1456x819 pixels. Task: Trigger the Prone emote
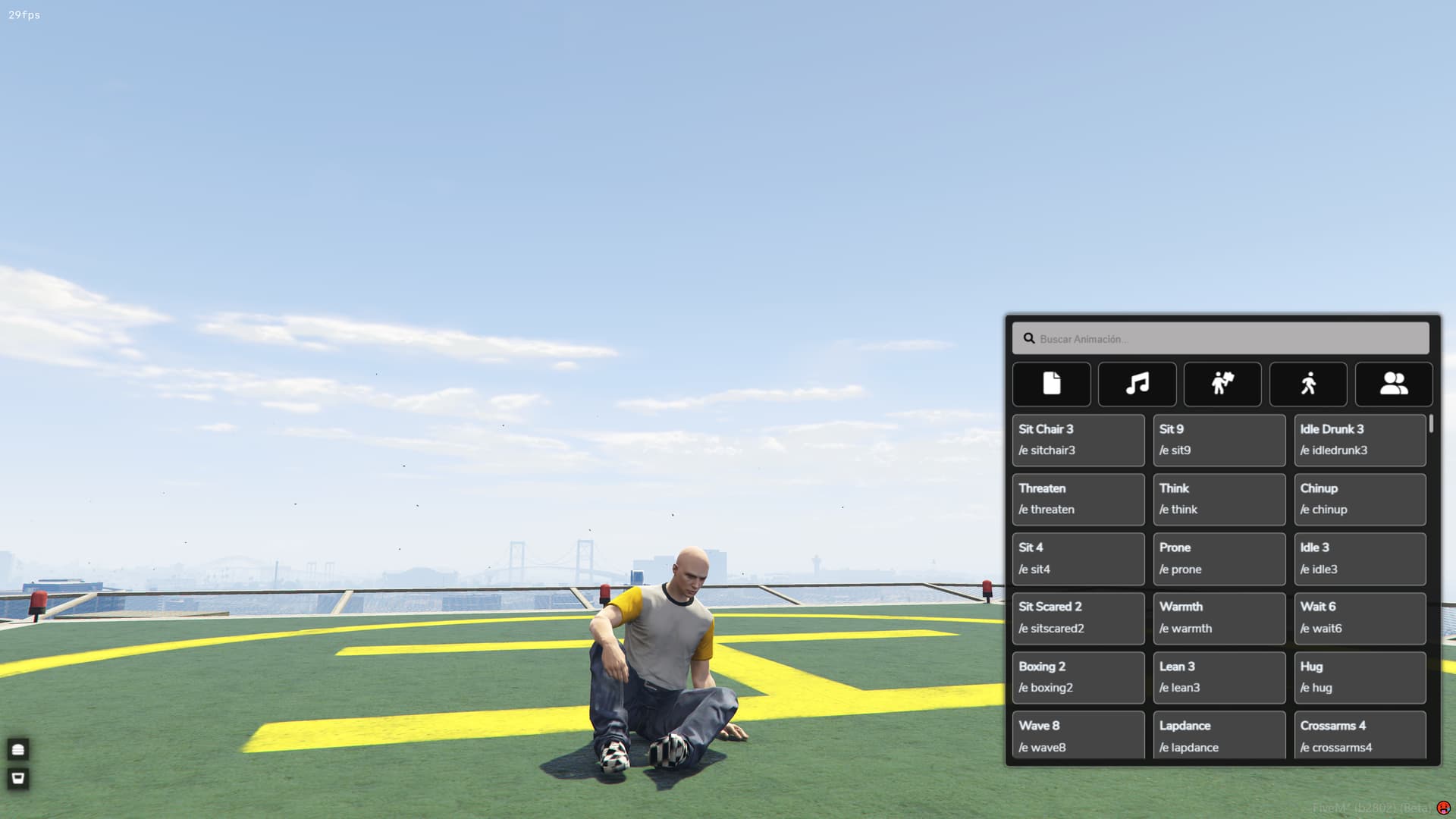(1219, 558)
